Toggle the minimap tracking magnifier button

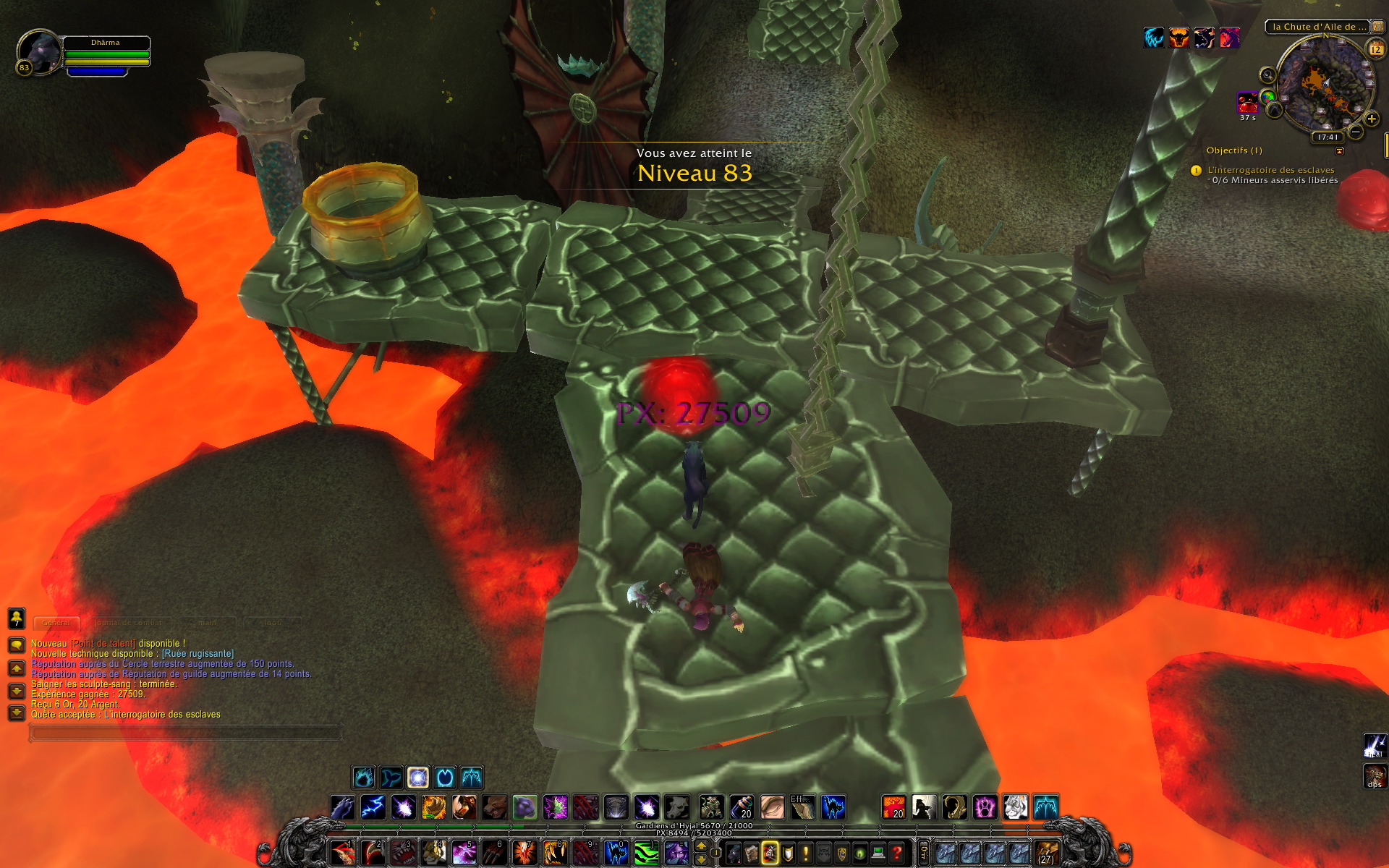tap(1267, 75)
